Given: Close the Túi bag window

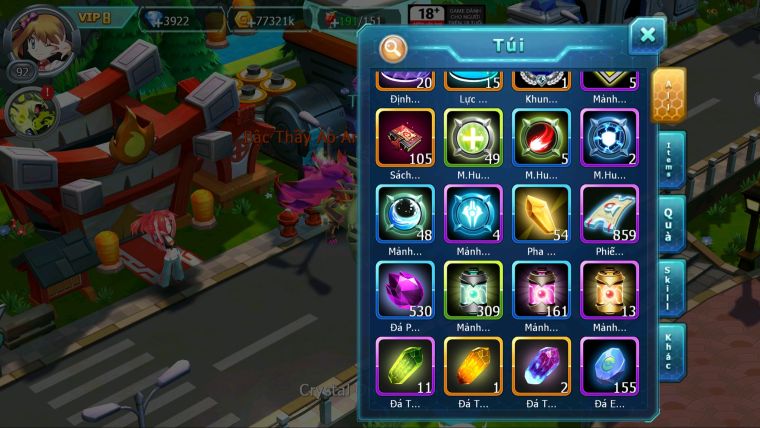Looking at the screenshot, I should pos(647,37).
